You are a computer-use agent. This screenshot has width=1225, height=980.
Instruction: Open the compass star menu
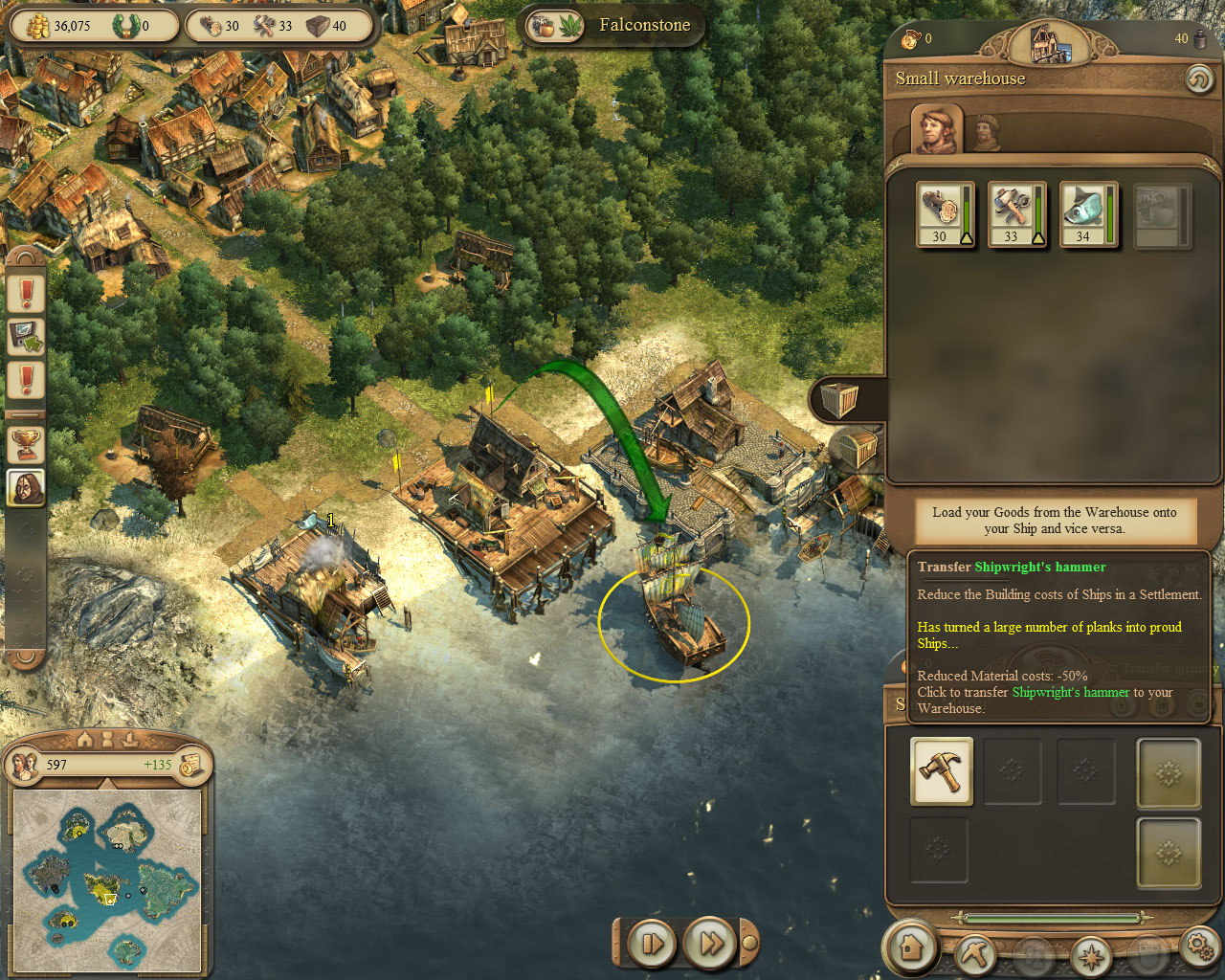(1090, 954)
